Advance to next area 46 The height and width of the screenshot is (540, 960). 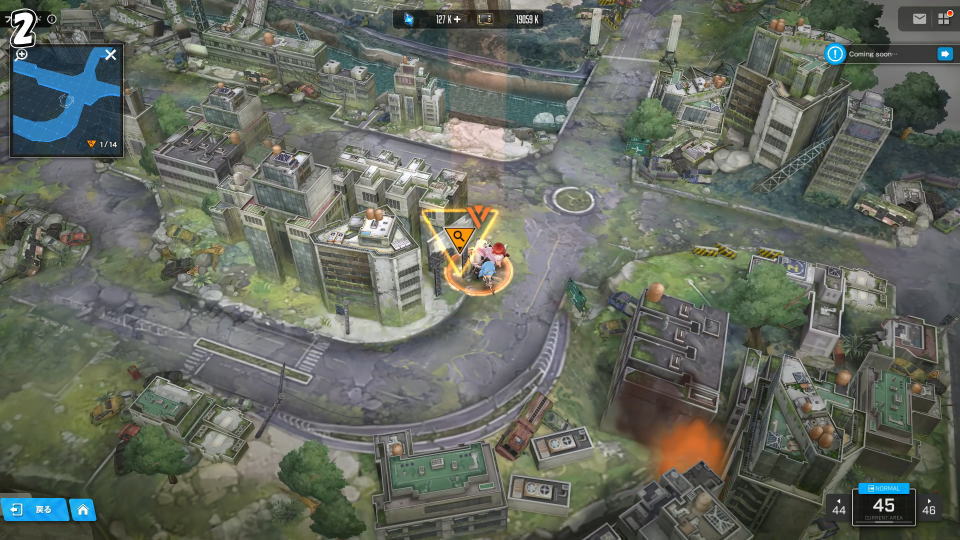930,507
